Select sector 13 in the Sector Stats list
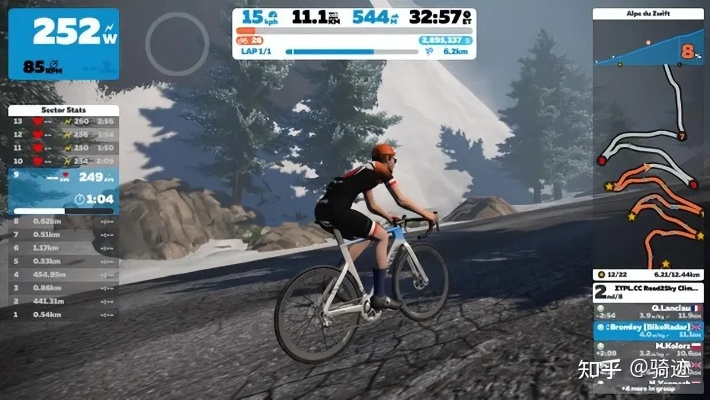 click(62, 121)
